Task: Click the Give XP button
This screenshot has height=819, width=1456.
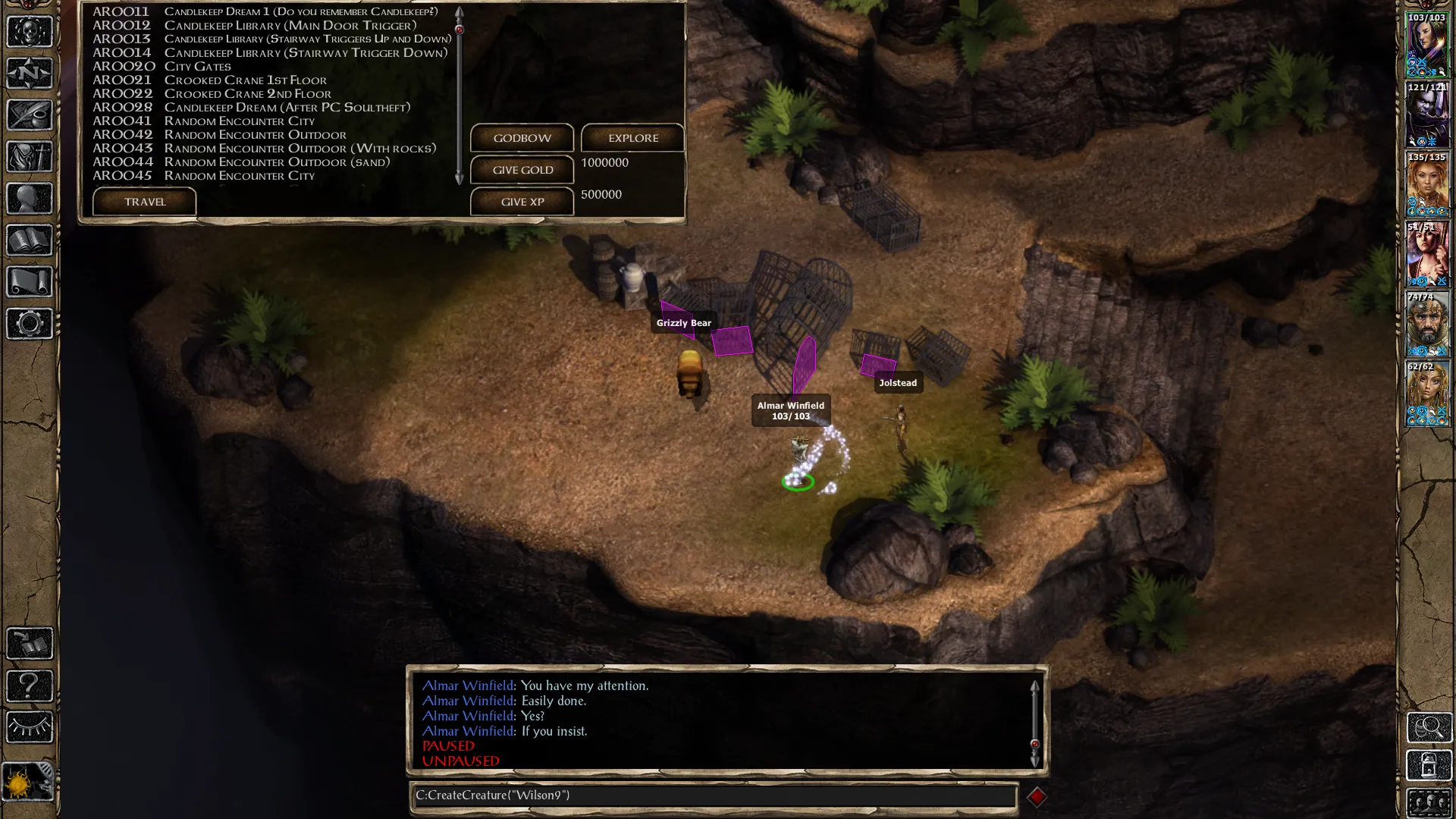Action: (x=522, y=202)
